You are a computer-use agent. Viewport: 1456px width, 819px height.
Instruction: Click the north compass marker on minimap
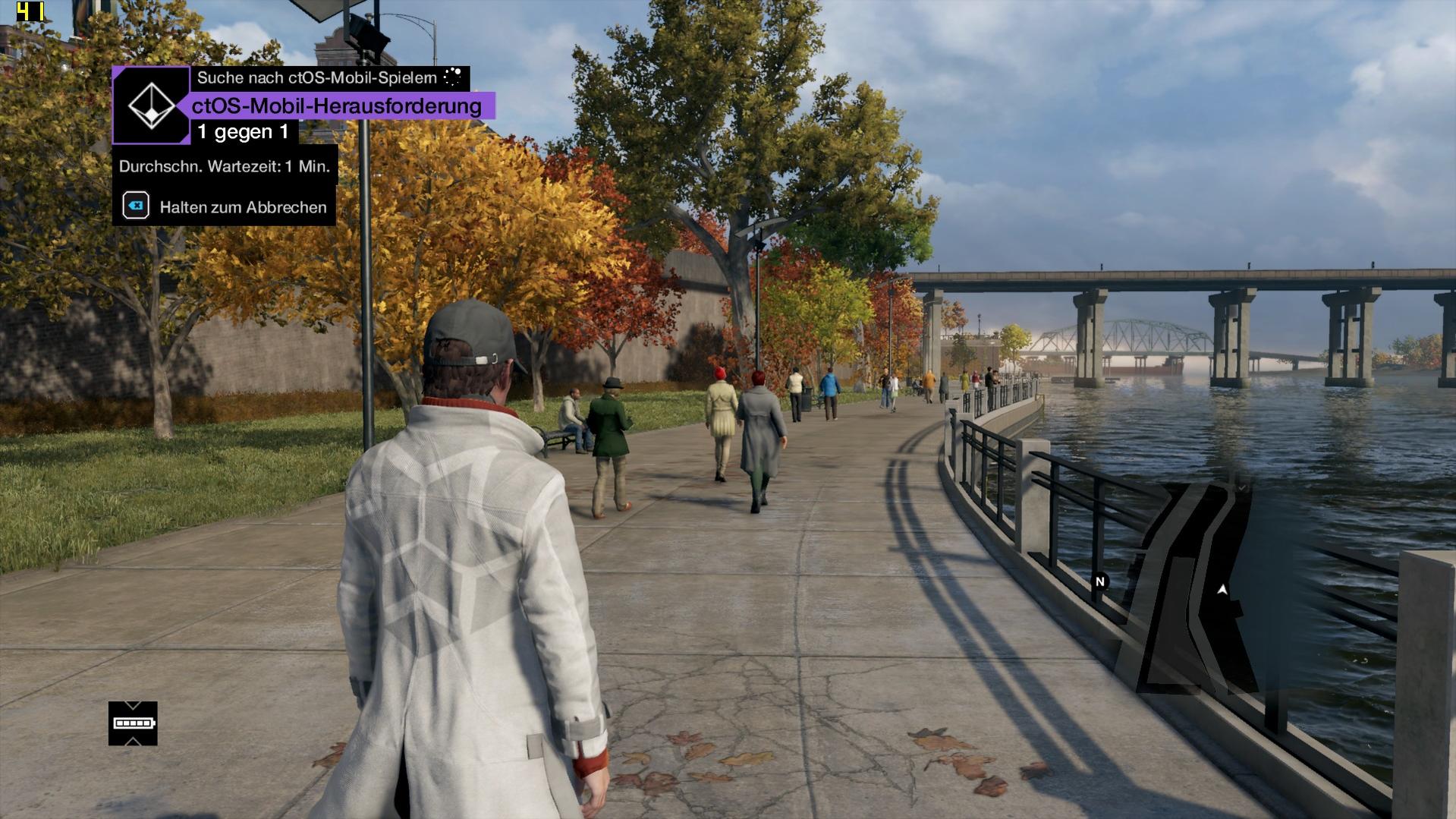[x=1099, y=581]
